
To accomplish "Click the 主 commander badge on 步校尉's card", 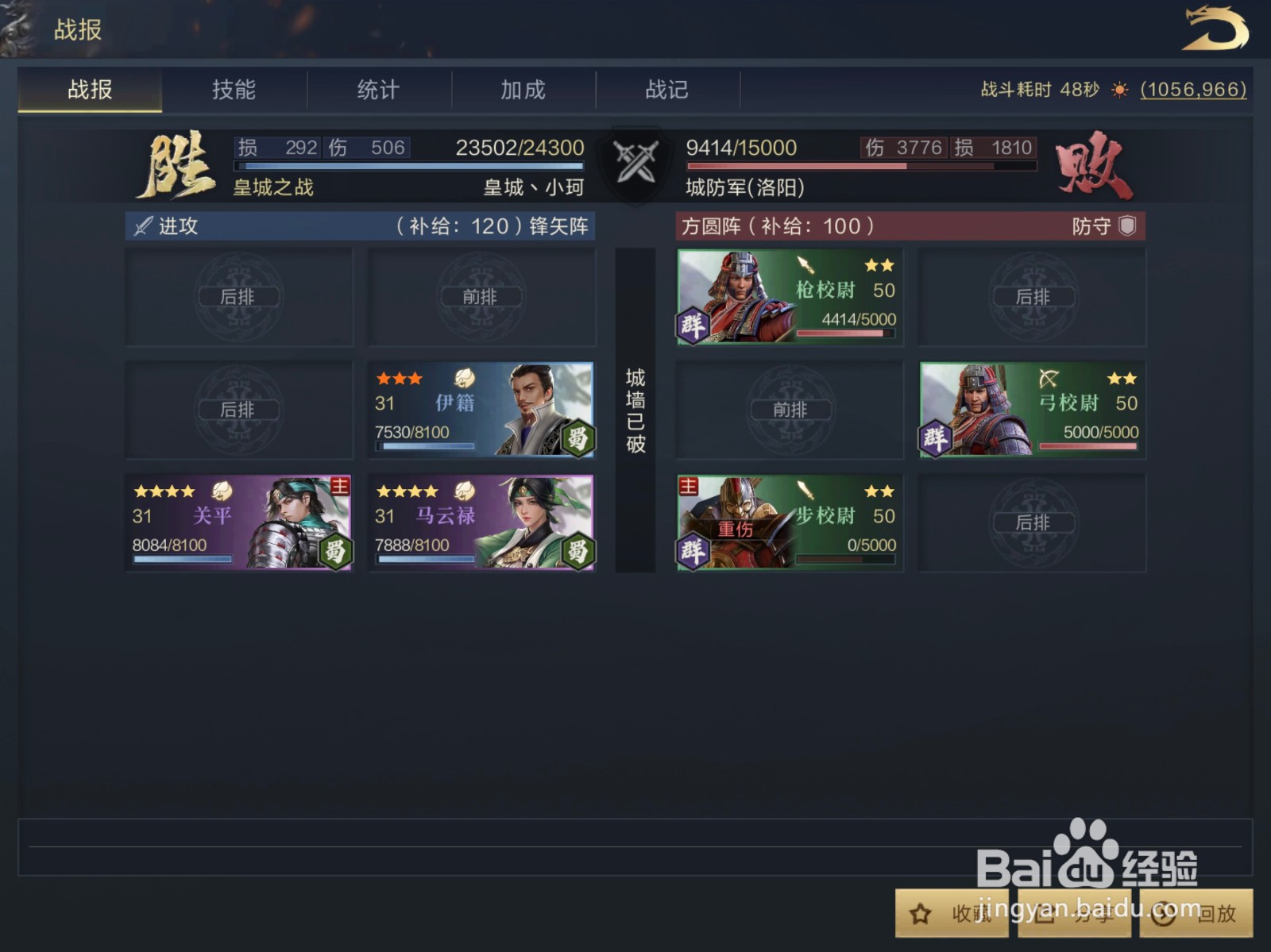I will point(688,484).
